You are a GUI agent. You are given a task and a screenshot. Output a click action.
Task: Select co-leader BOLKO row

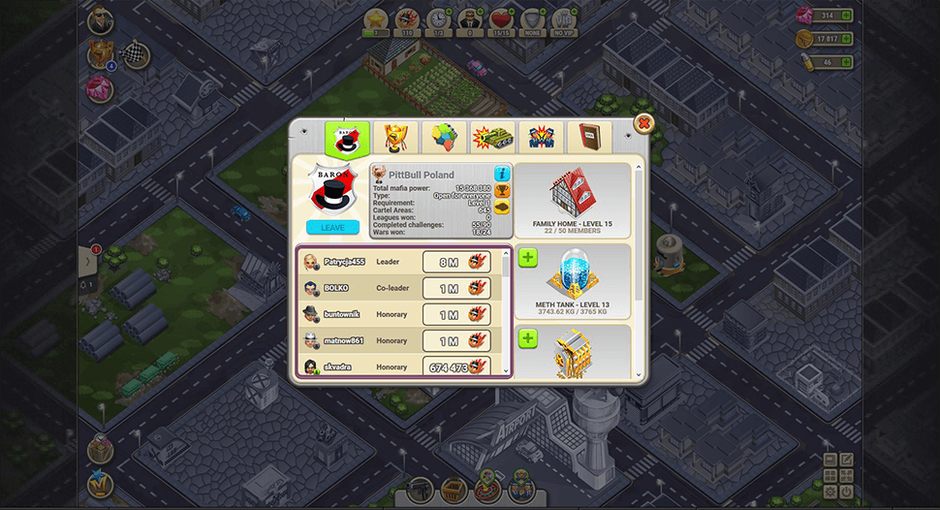[x=360, y=289]
